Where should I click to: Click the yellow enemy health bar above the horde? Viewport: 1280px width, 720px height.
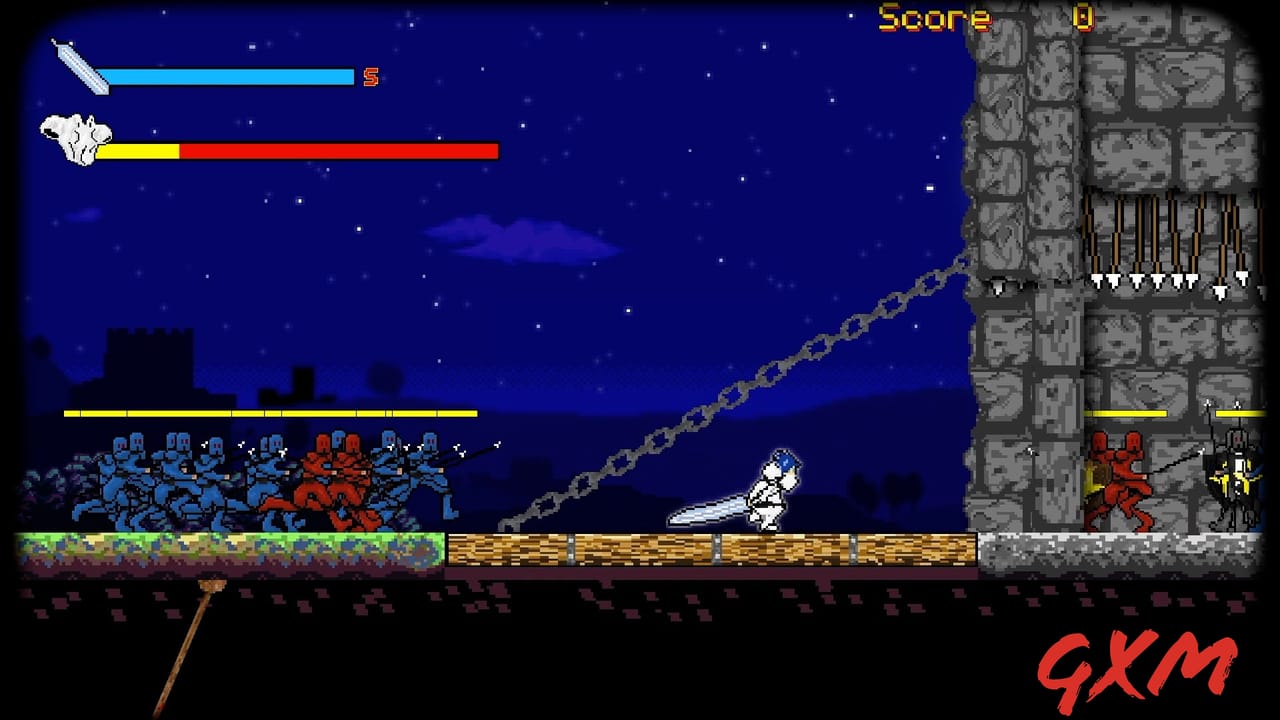point(270,412)
